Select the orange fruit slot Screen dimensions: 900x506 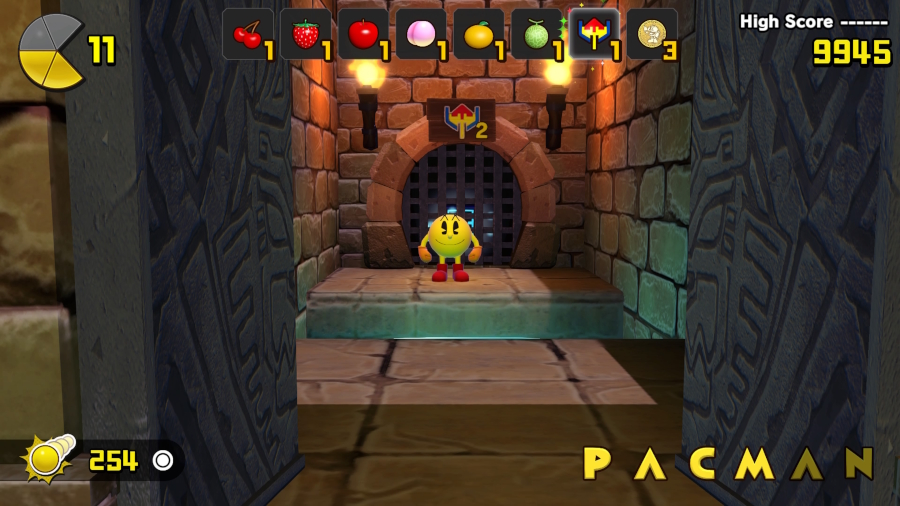tap(479, 35)
